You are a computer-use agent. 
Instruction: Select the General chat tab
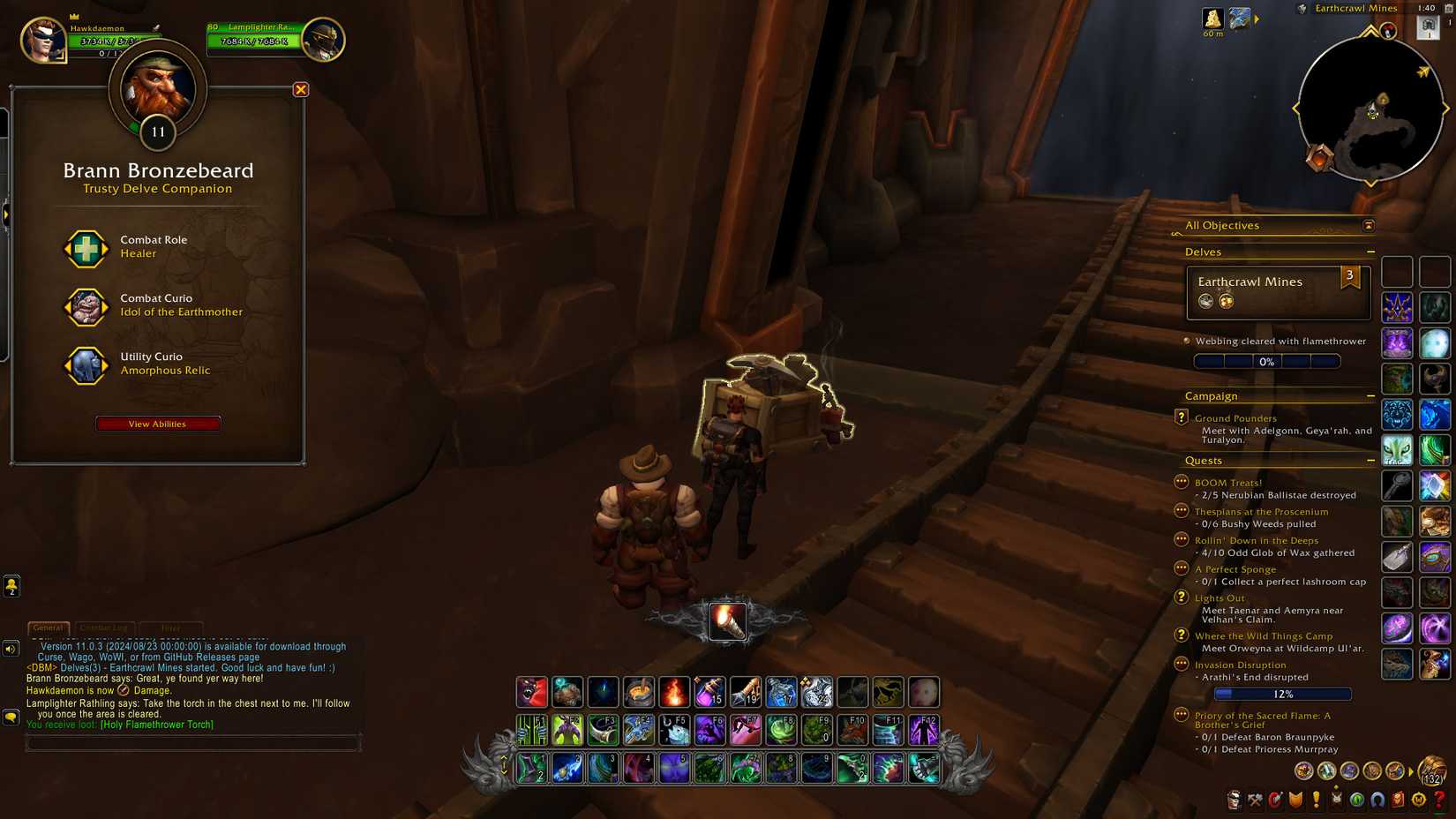pyautogui.click(x=49, y=627)
